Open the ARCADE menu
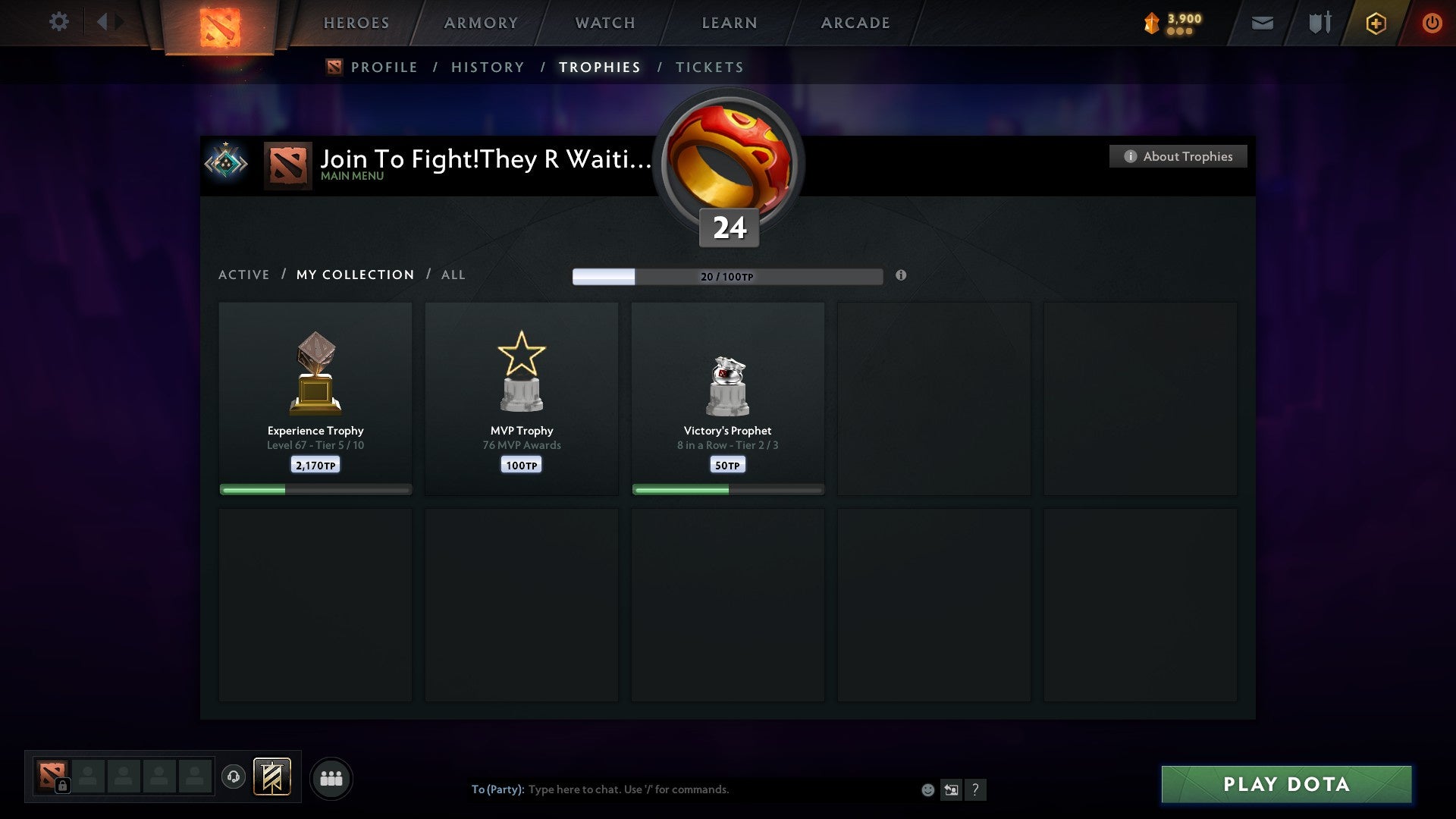The height and width of the screenshot is (819, 1456). 855,23
